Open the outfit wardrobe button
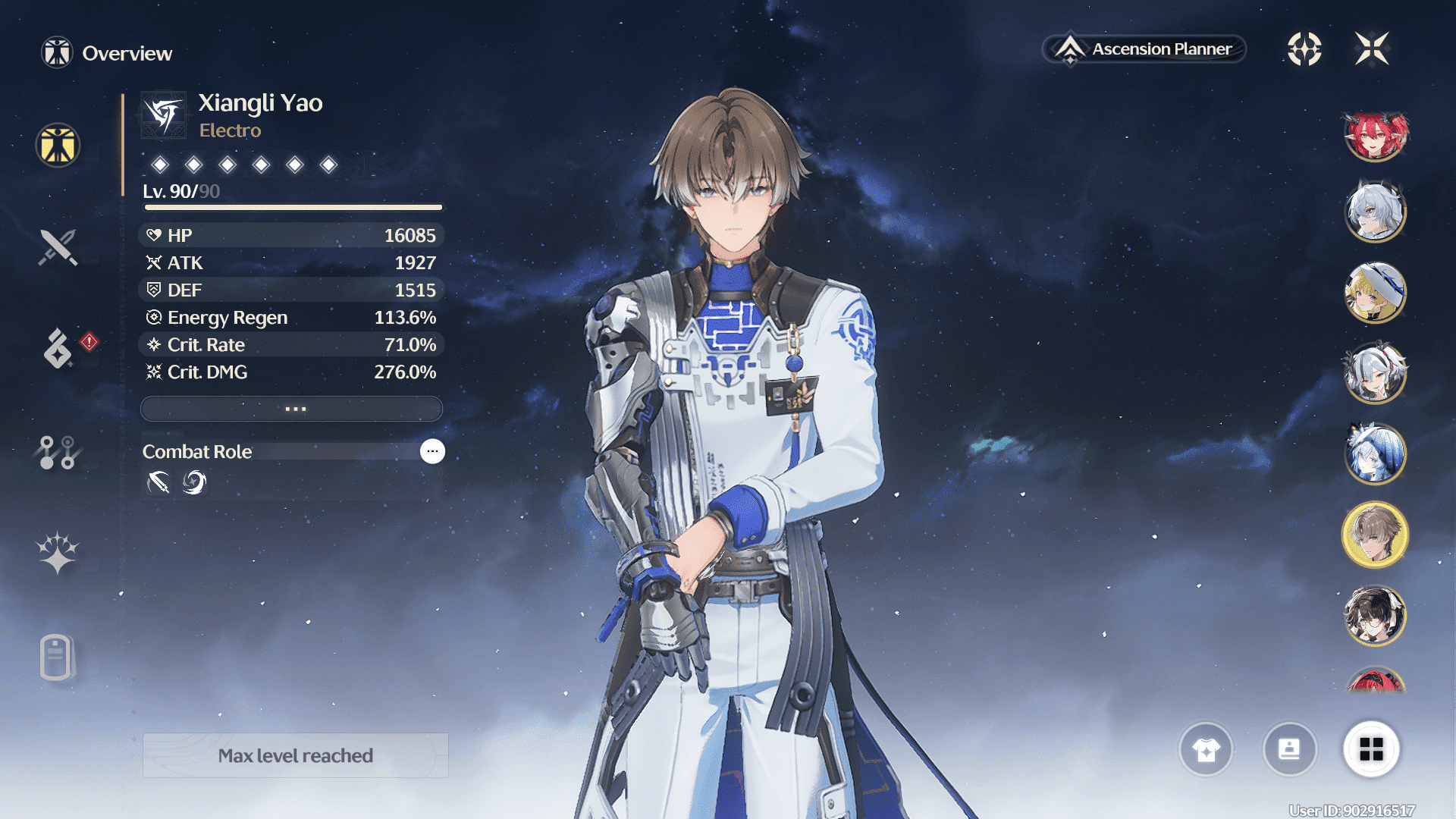This screenshot has height=819, width=1456. 1206,750
